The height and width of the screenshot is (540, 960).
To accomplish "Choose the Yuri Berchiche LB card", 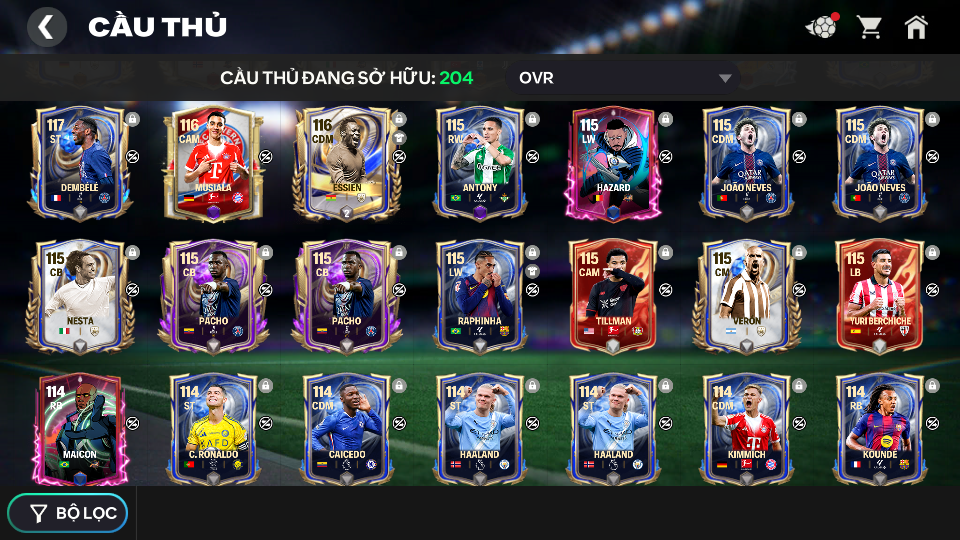I will point(879,295).
